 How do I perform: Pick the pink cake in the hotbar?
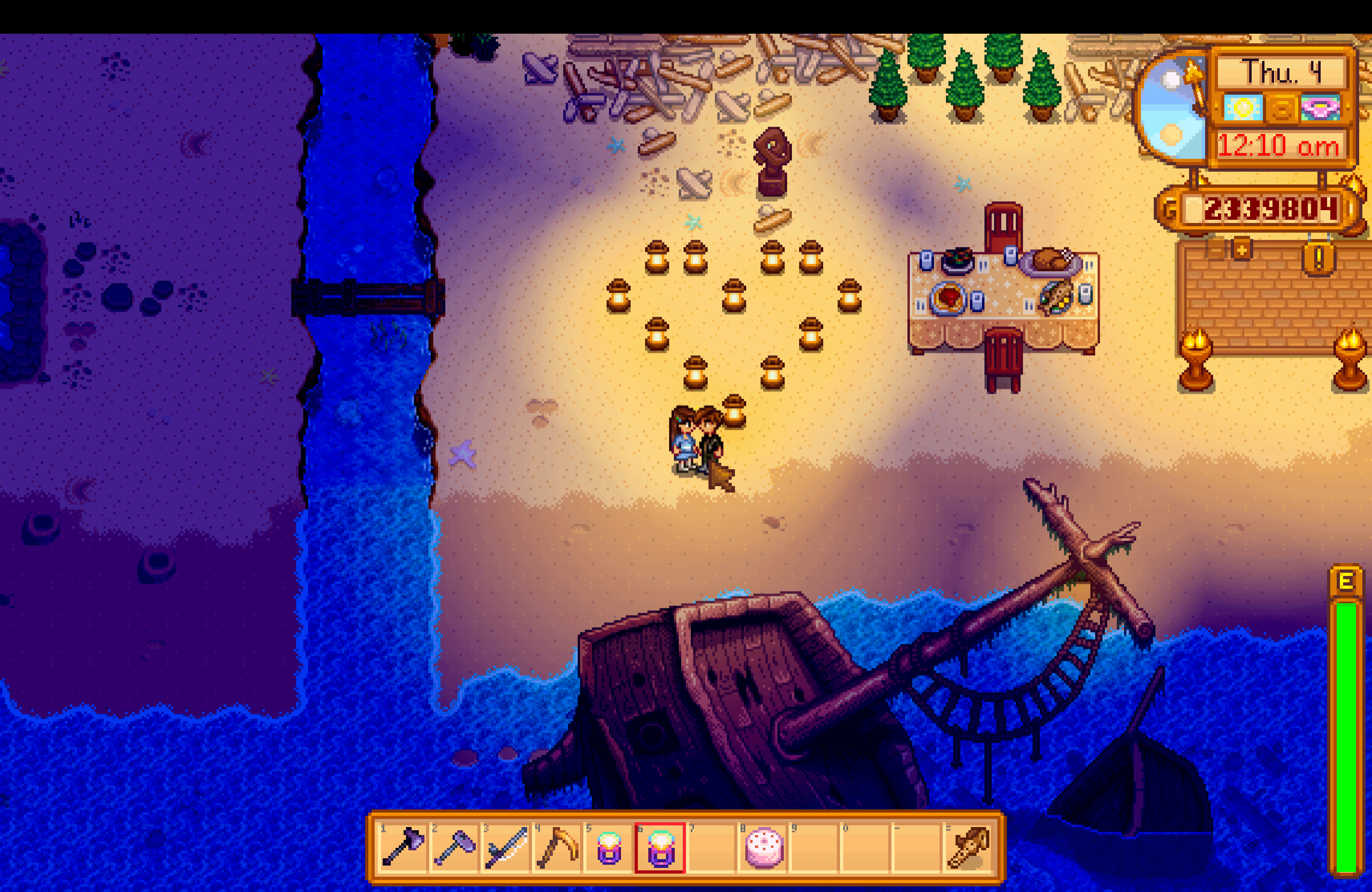pyautogui.click(x=764, y=847)
